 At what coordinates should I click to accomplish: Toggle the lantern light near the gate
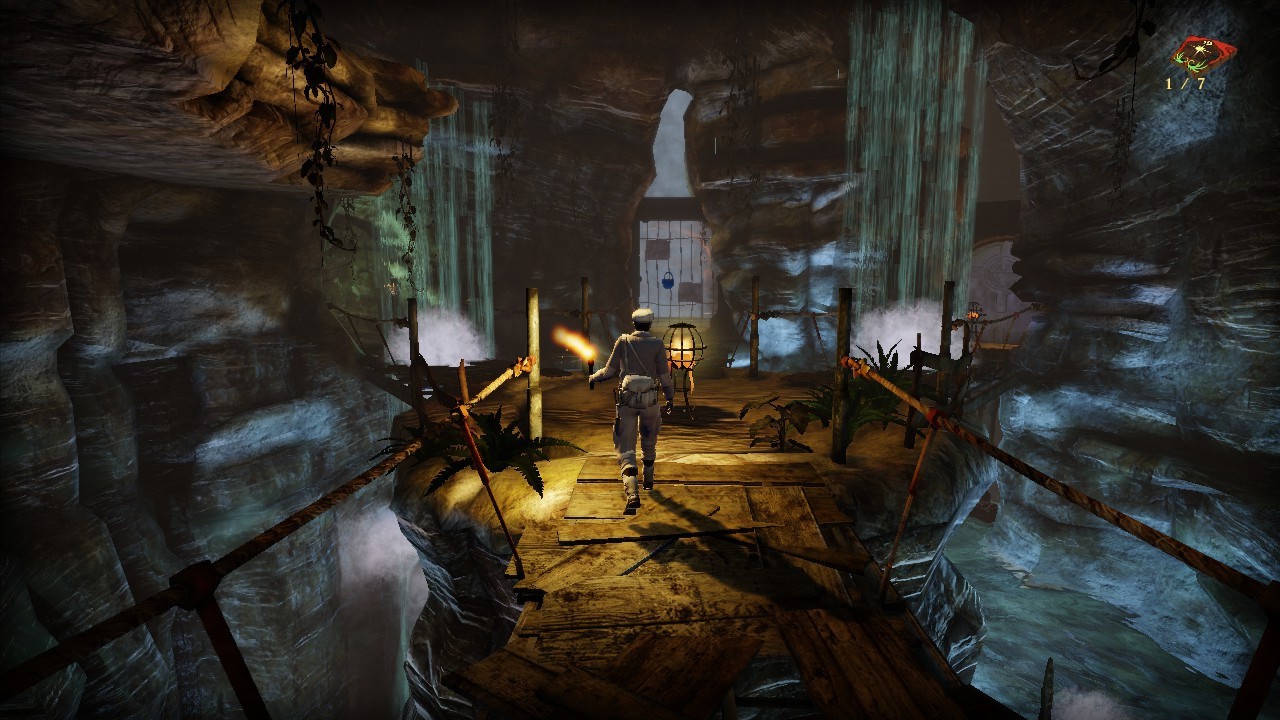(x=685, y=350)
